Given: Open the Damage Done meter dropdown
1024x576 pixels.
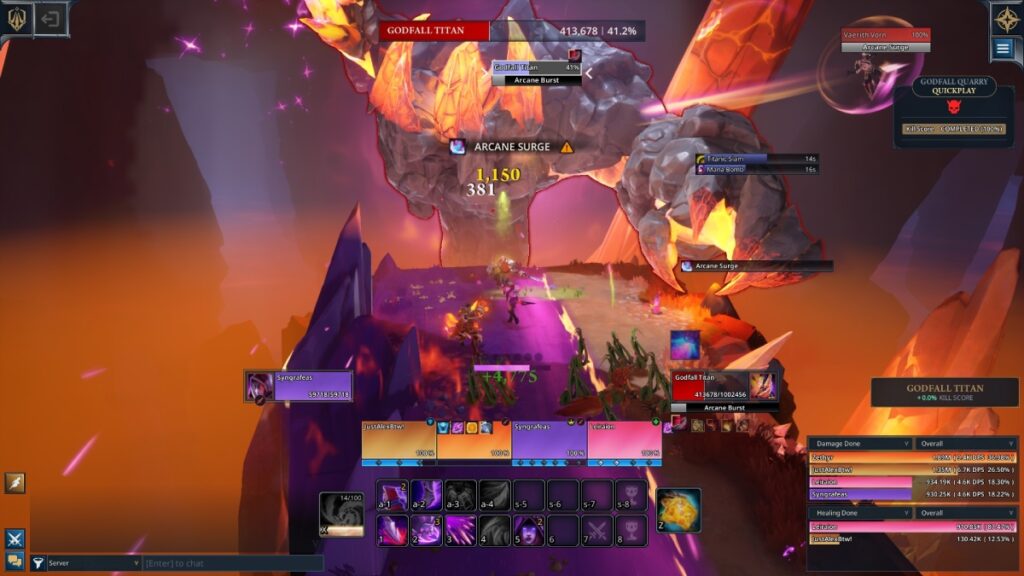Looking at the screenshot, I should pos(860,443).
